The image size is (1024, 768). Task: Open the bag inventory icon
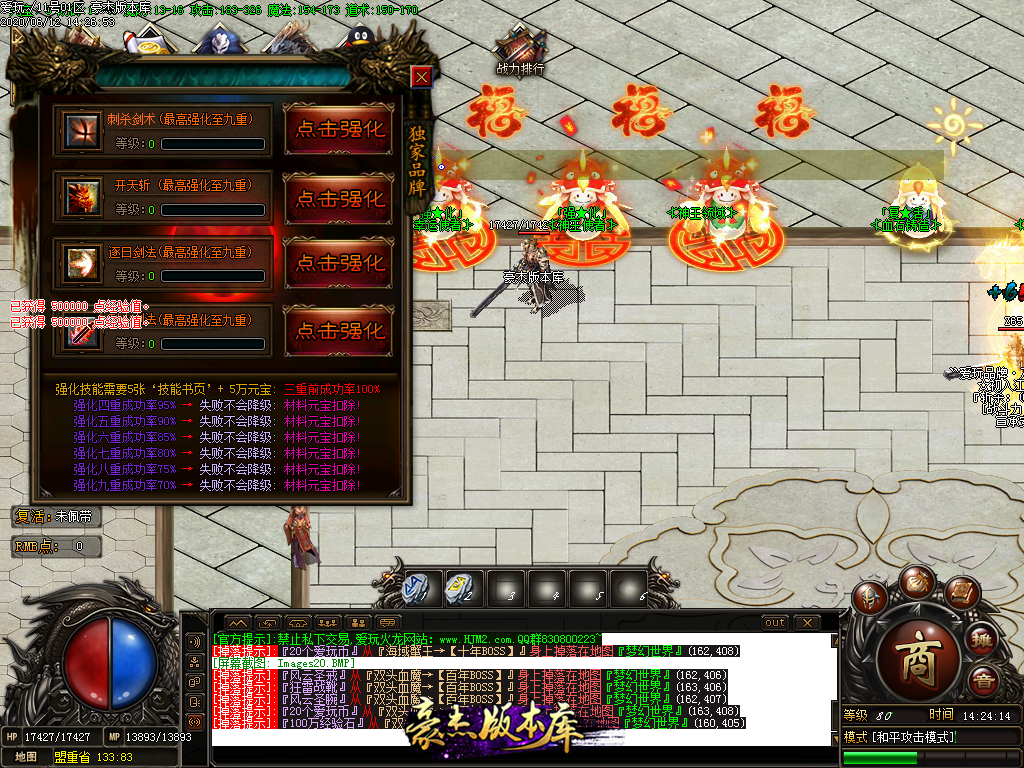[x=915, y=580]
